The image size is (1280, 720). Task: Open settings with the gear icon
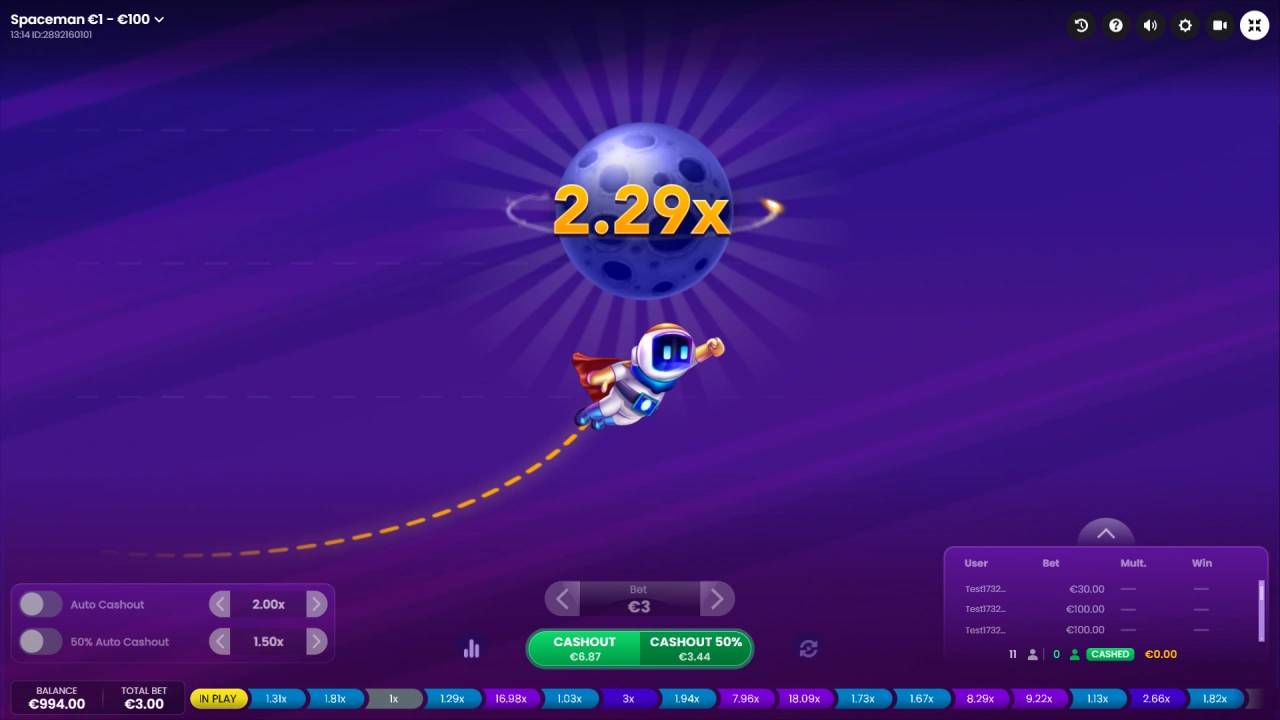1185,25
